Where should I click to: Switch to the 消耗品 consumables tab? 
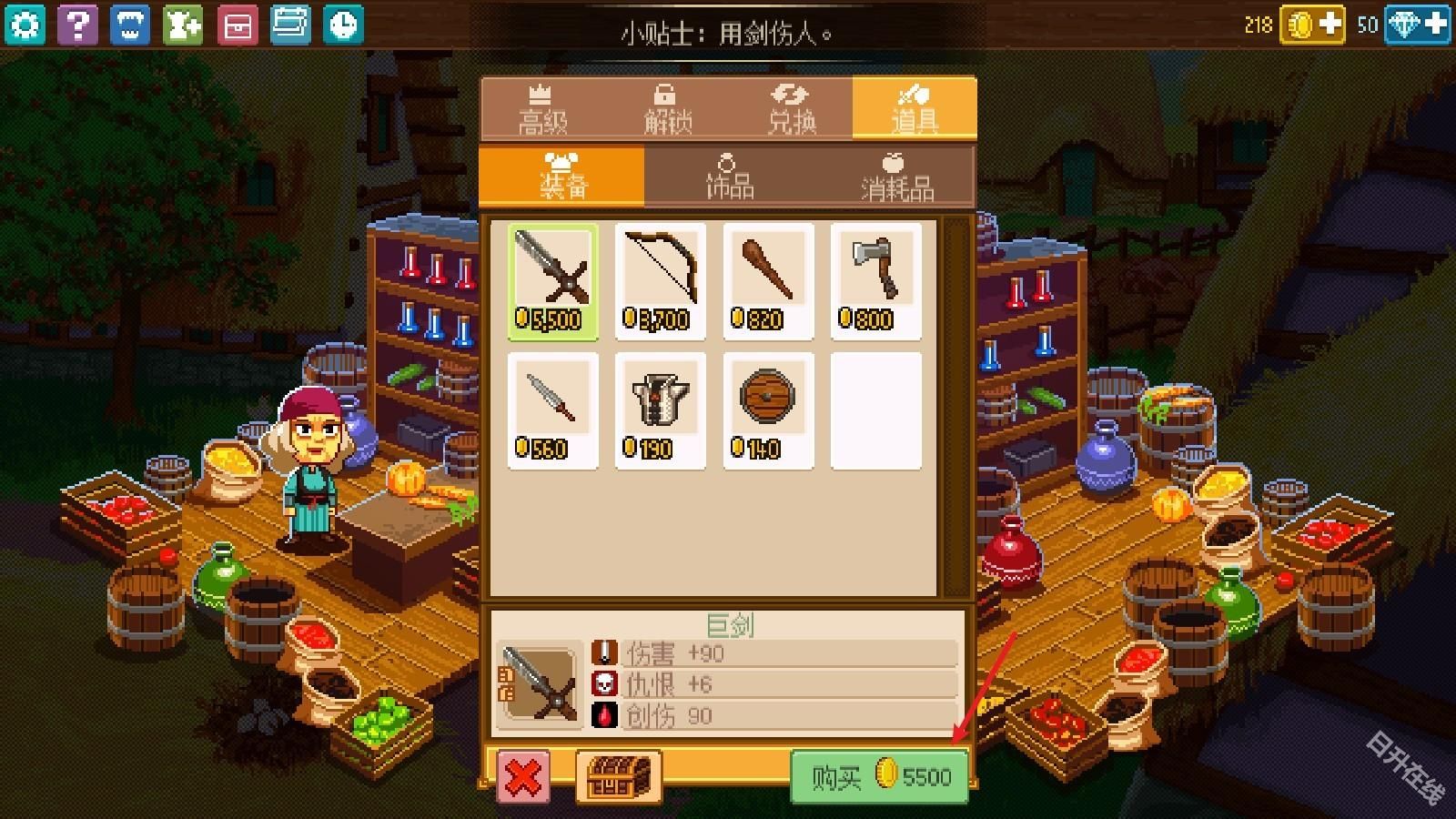click(896, 177)
